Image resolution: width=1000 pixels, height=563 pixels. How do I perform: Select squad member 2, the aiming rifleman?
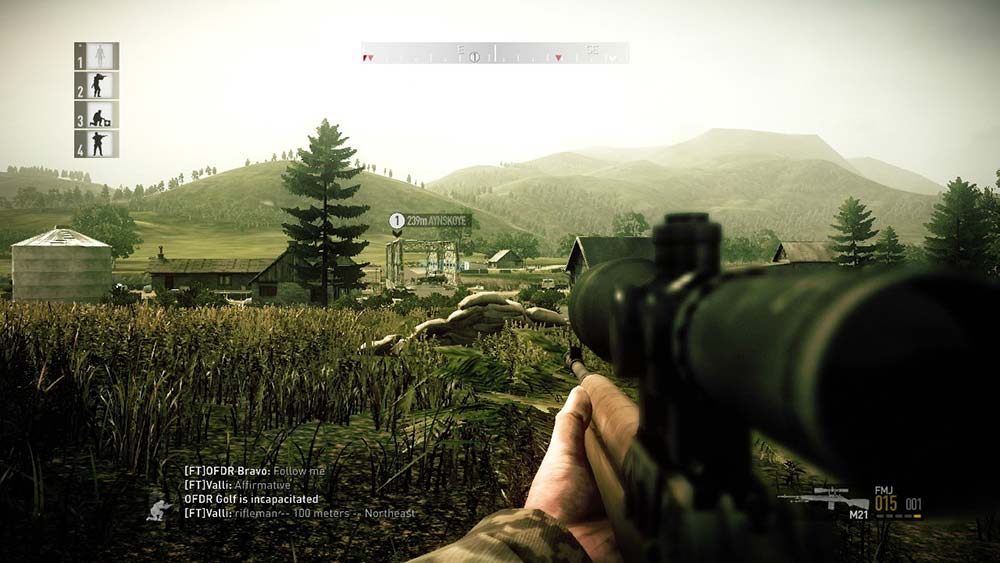tap(97, 85)
